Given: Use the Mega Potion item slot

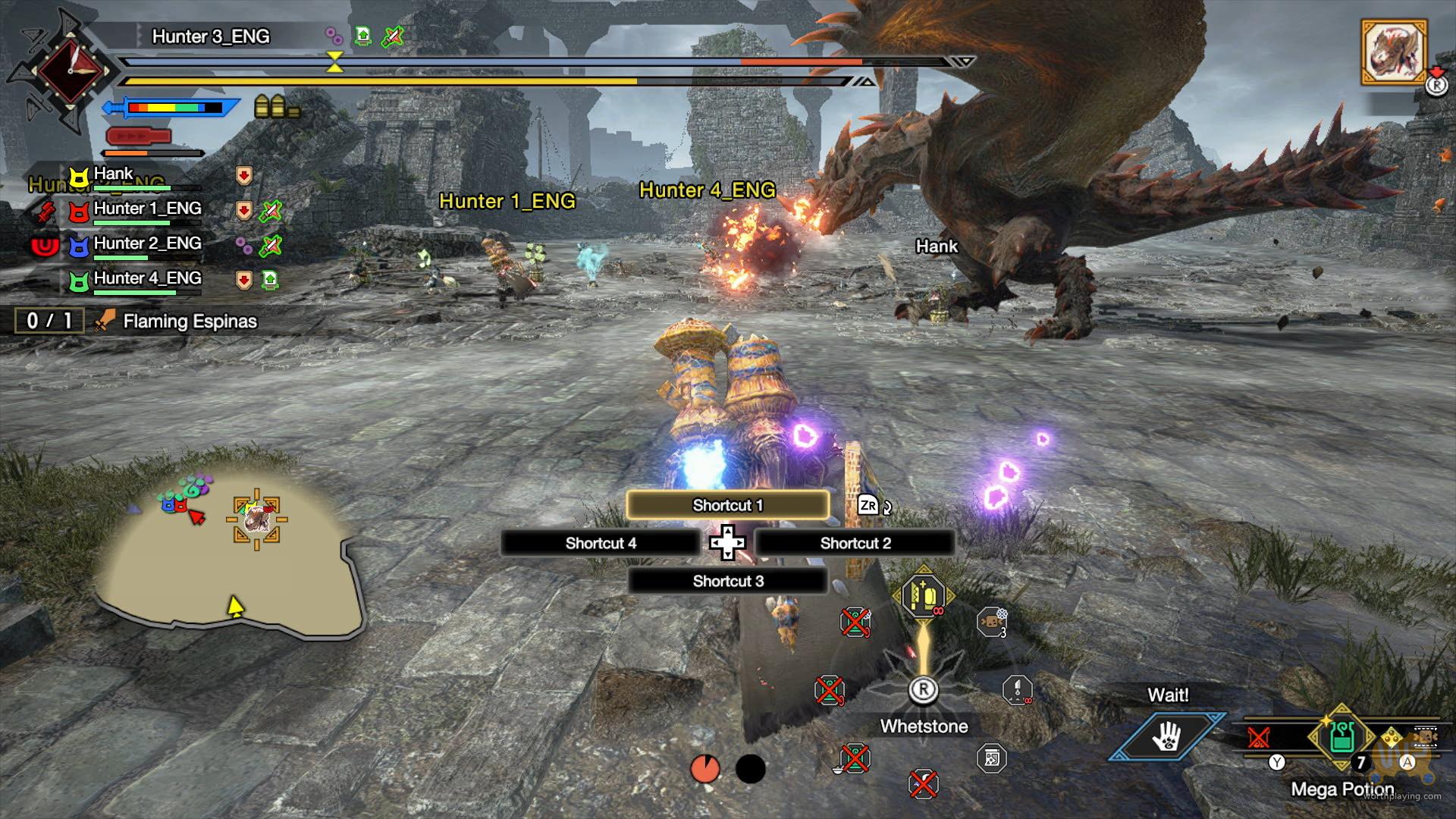Looking at the screenshot, I should 1341,737.
